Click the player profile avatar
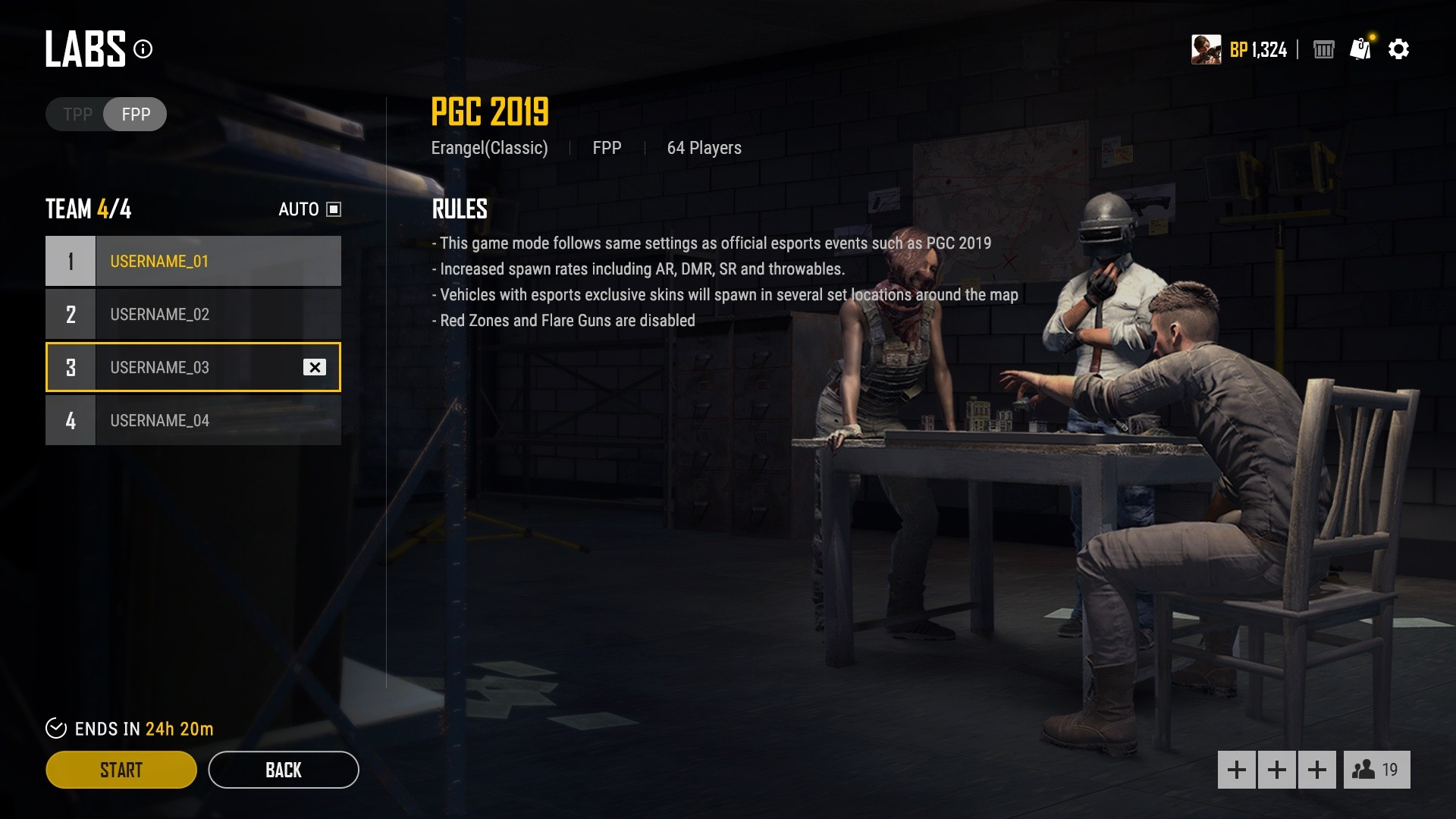 point(1206,49)
